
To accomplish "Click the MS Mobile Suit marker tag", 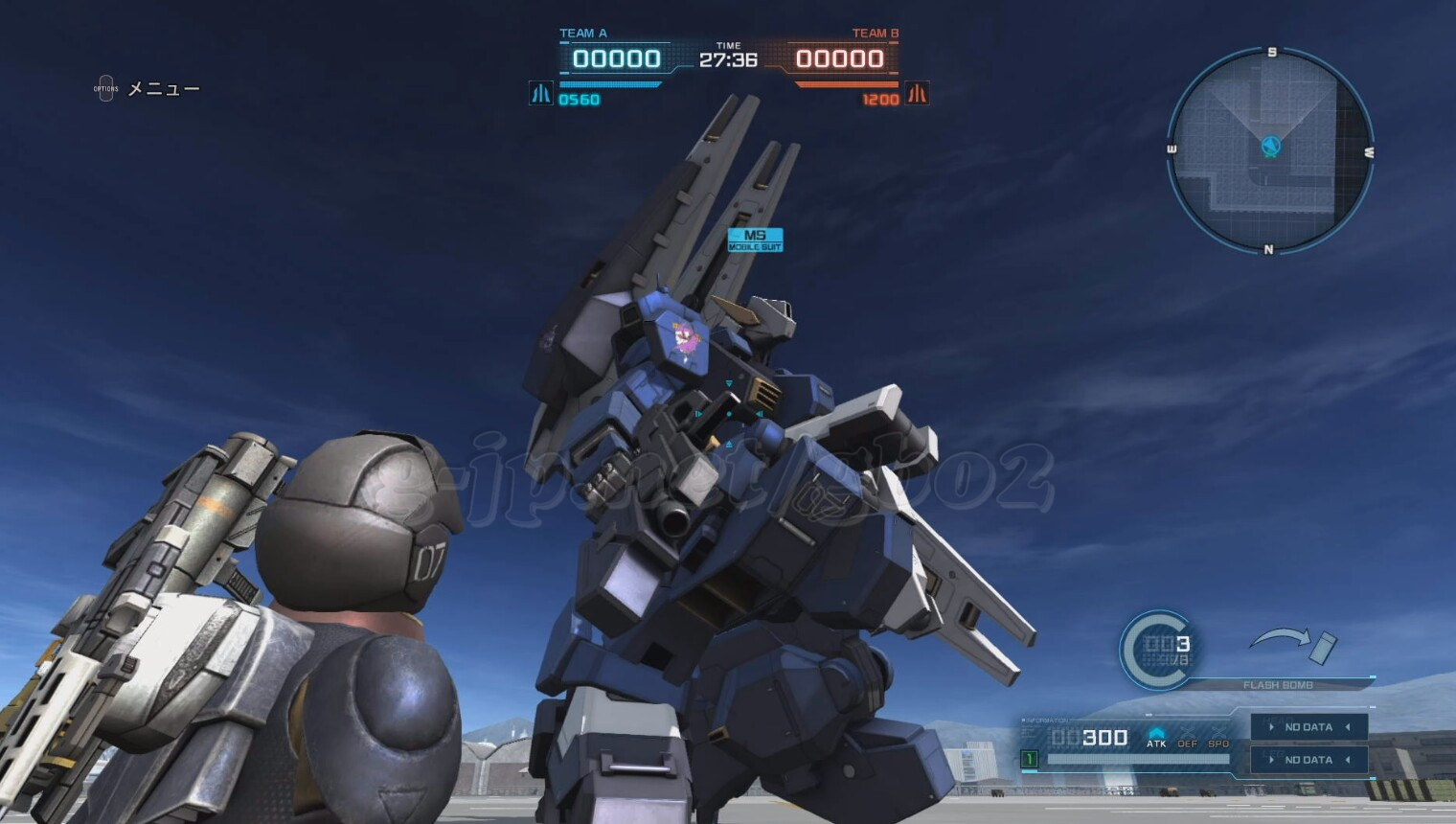I will (755, 240).
